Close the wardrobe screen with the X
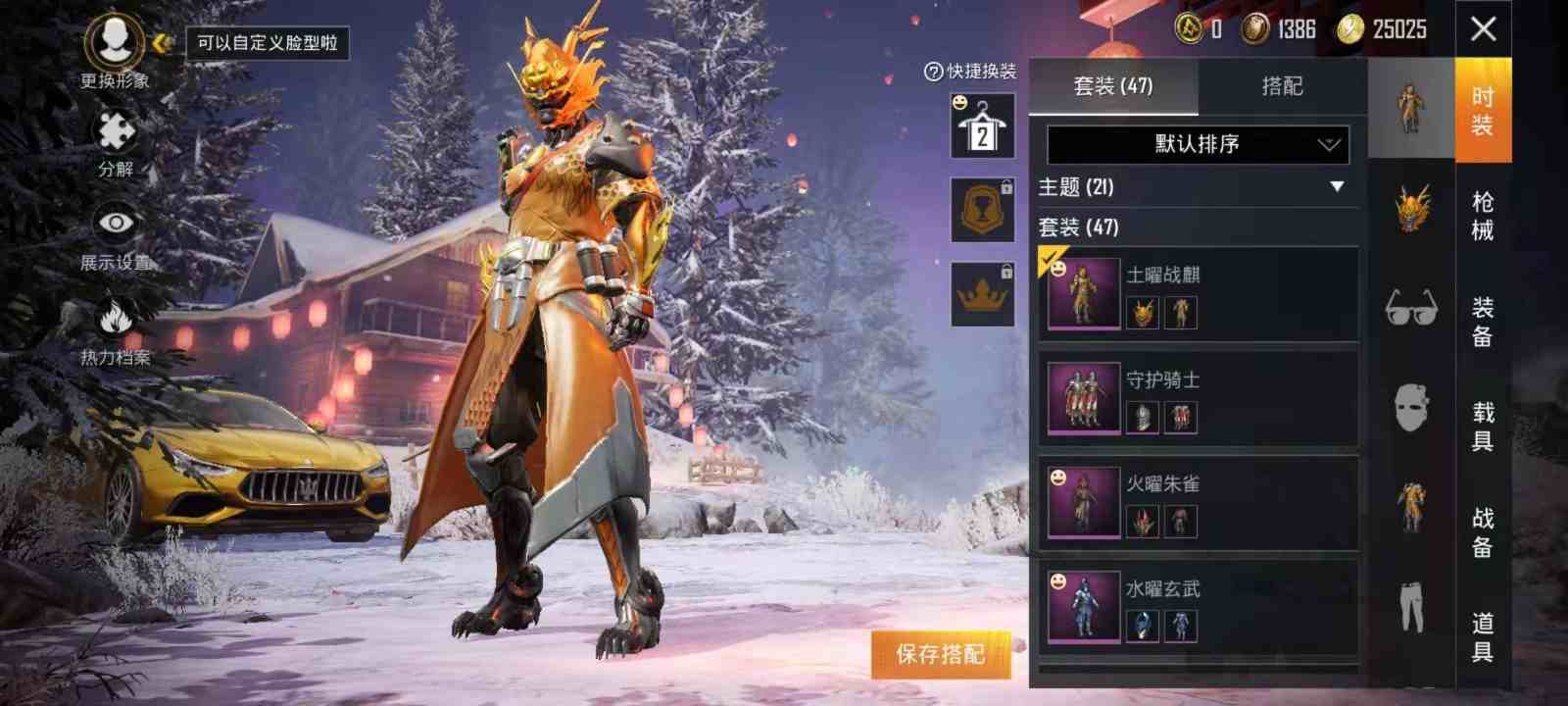Screen dimensions: 1568x706 [1483, 29]
